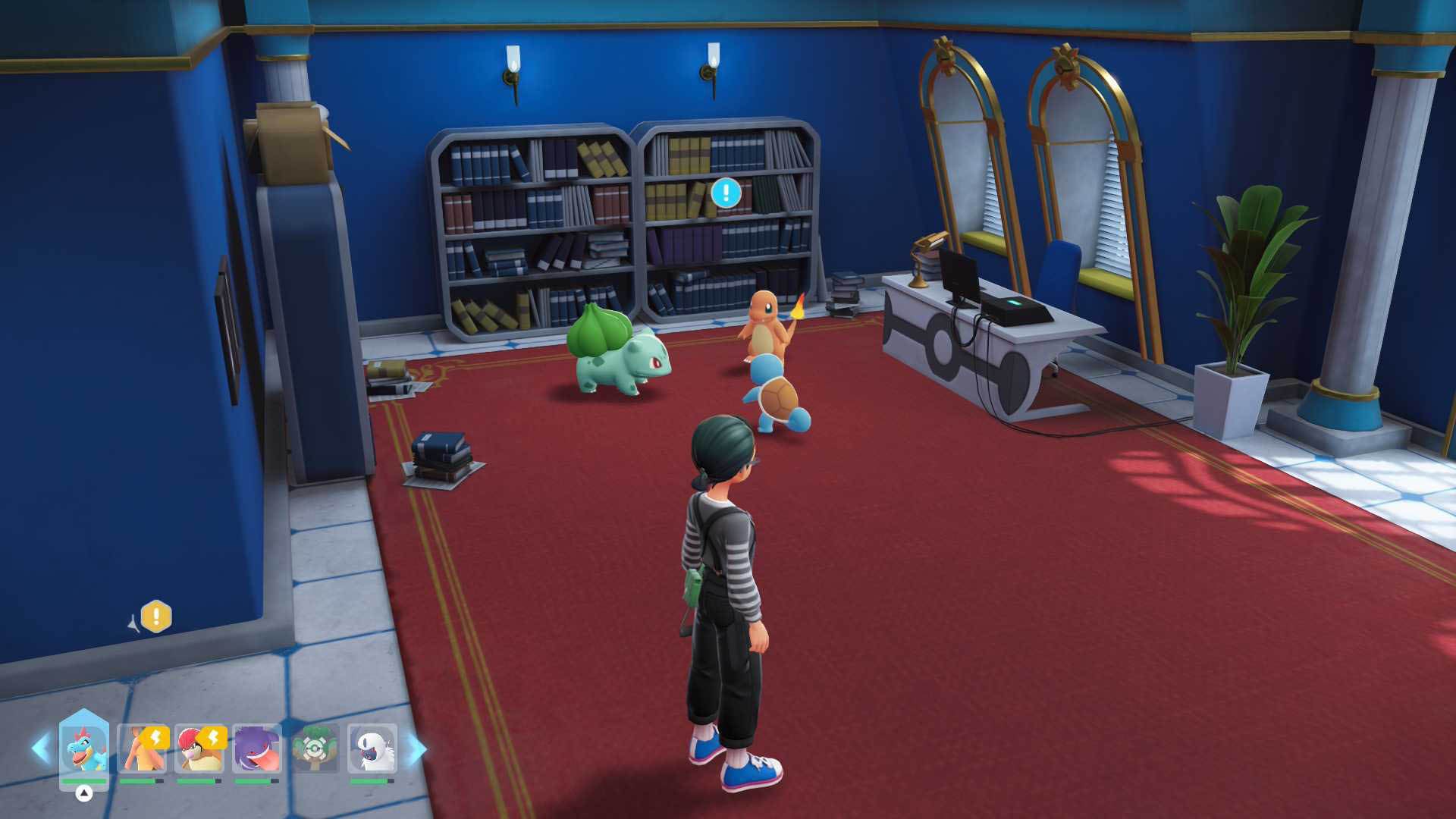
Task: Click the yellow exclamation quest marker
Action: tap(156, 616)
